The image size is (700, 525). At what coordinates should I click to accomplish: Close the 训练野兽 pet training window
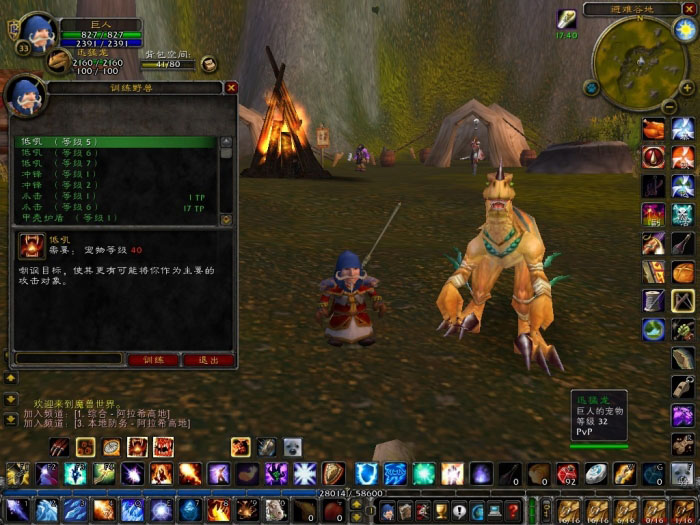pos(231,88)
